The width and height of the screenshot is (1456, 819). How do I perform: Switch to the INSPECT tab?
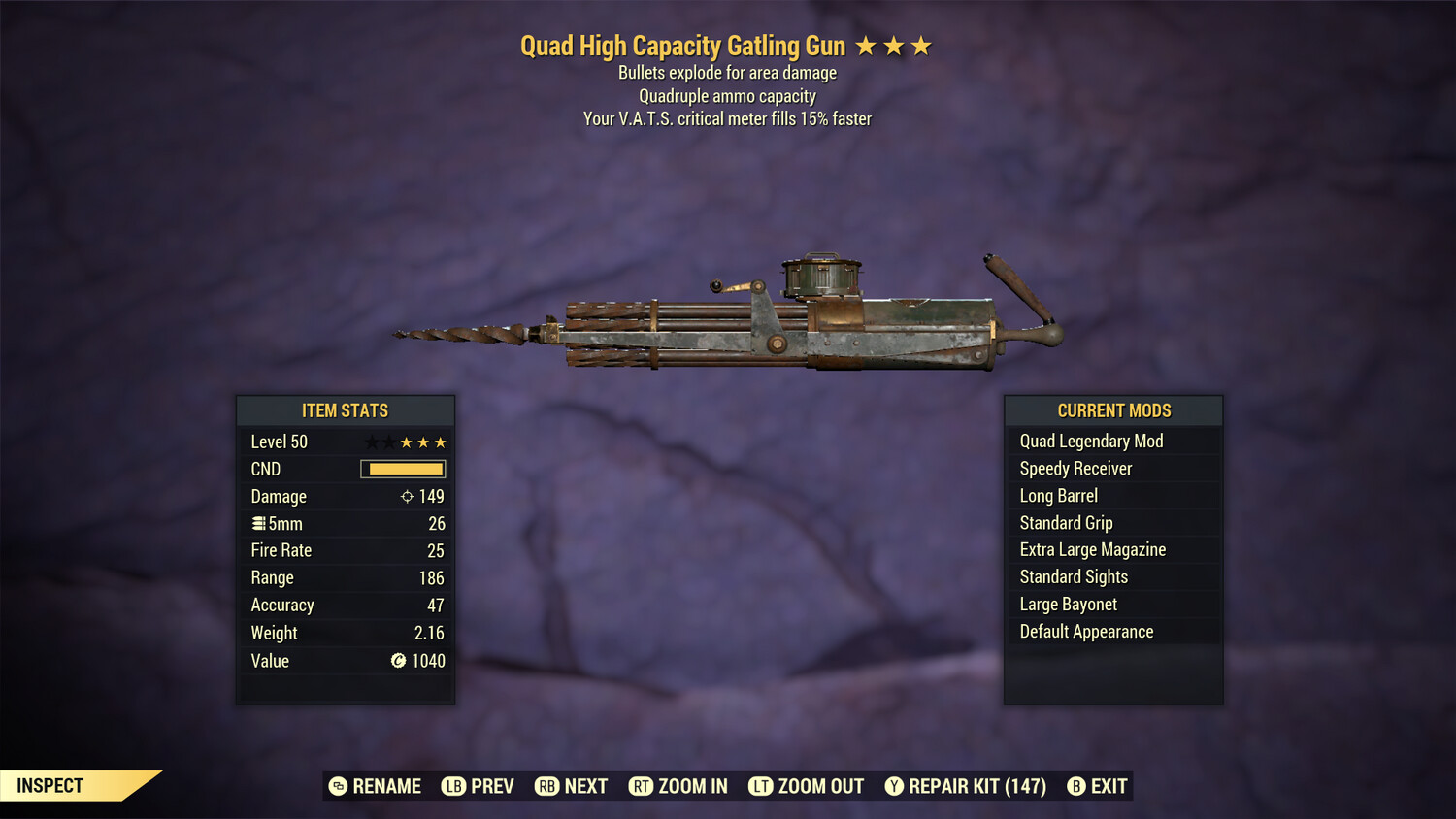50,785
